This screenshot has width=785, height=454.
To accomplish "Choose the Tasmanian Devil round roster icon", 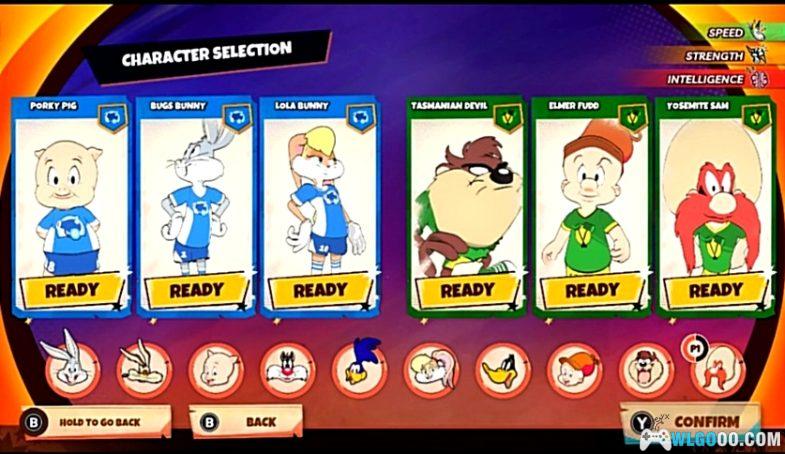I will click(x=646, y=369).
